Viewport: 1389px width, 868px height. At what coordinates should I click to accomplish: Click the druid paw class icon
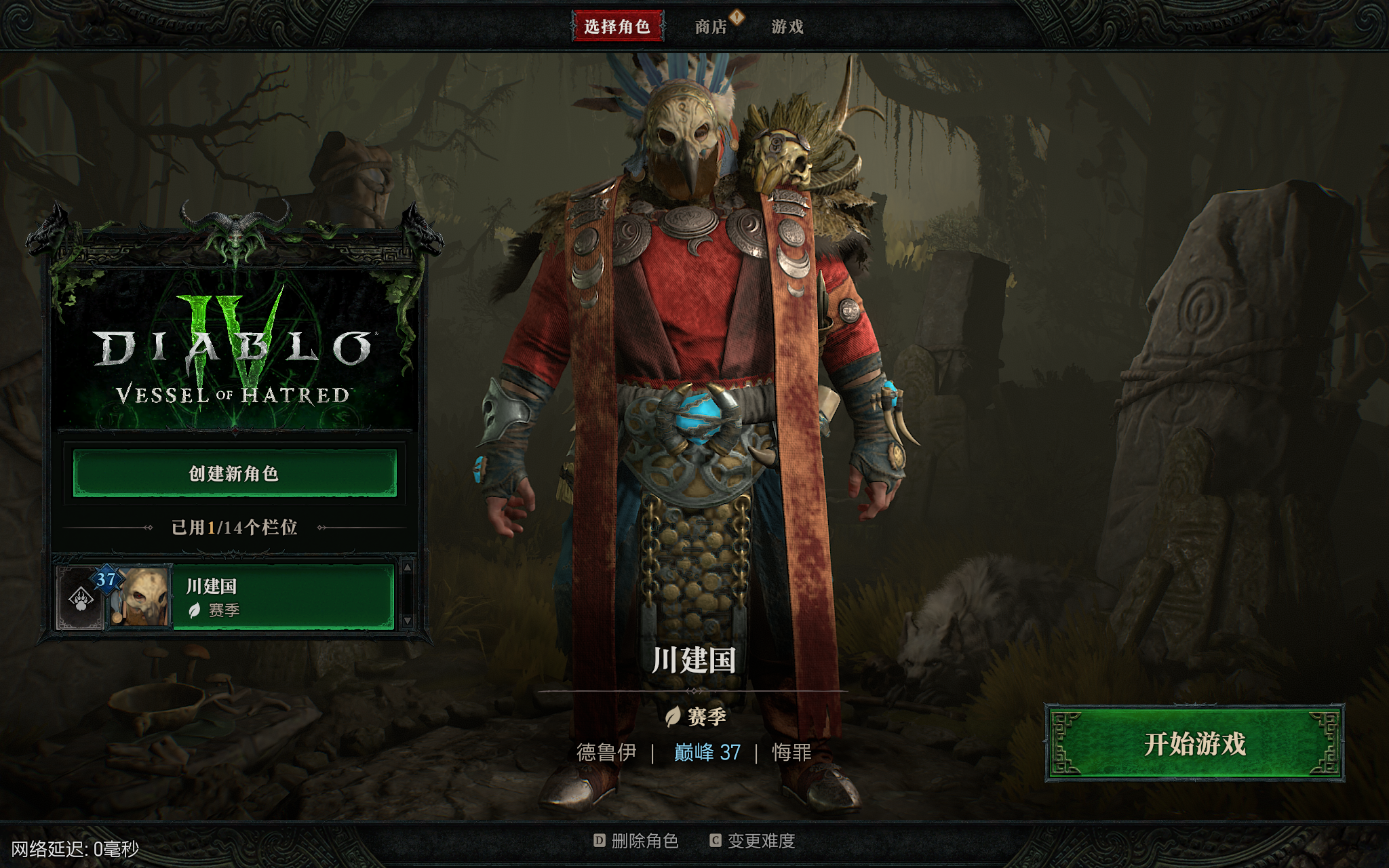click(81, 599)
